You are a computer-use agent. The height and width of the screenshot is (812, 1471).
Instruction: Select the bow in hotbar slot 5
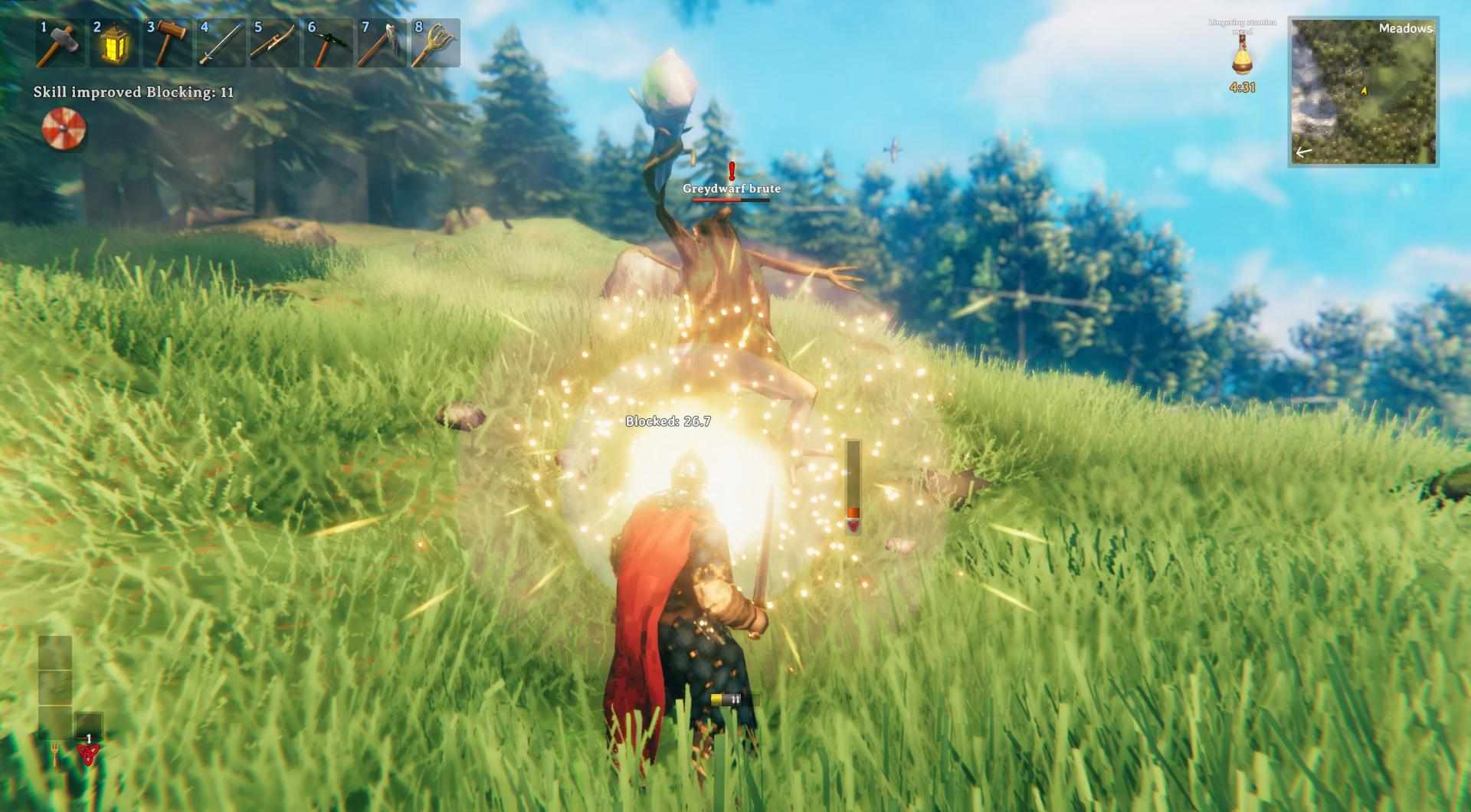pos(275,44)
